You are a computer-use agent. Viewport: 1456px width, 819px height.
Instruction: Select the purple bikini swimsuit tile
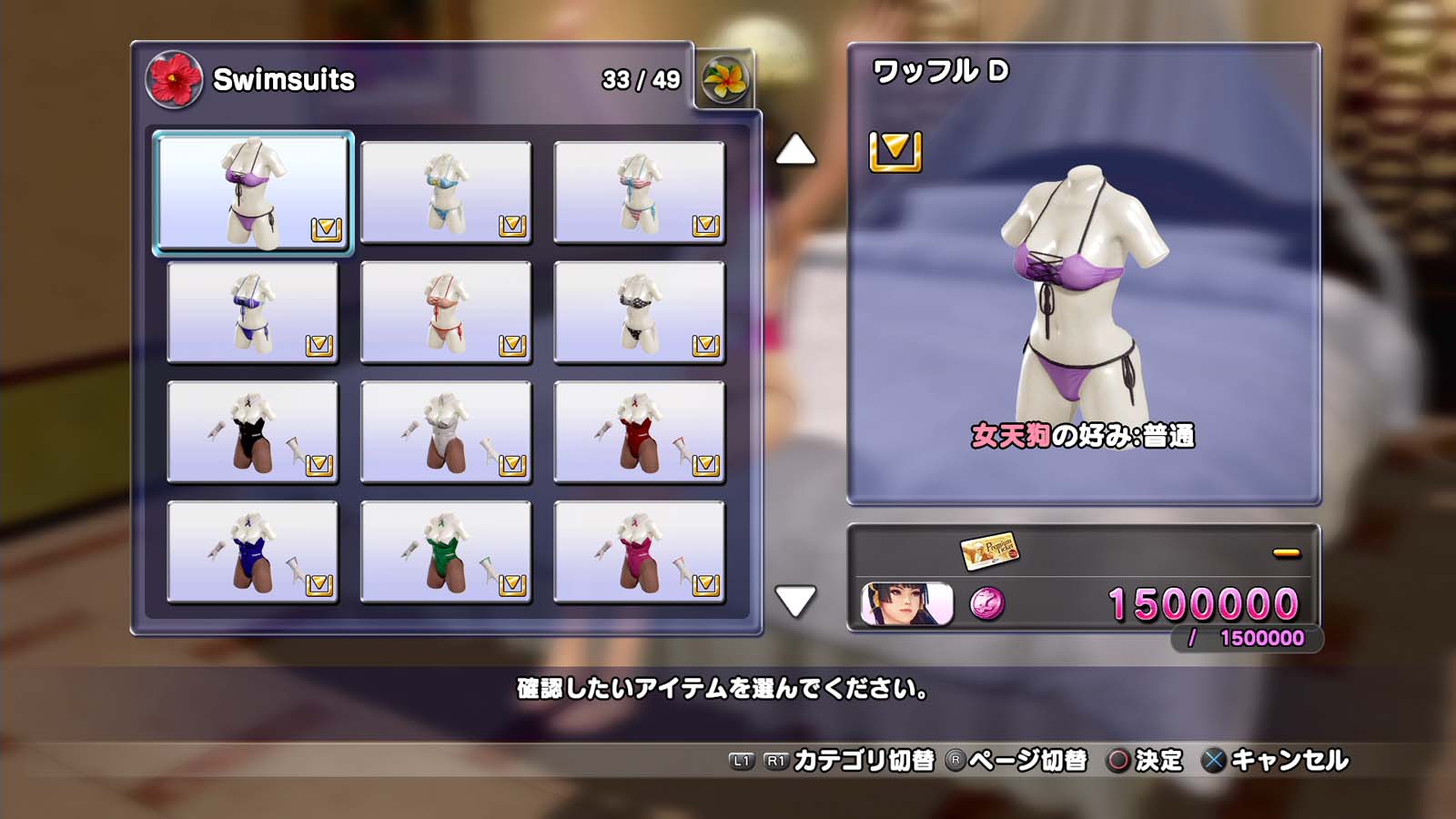tap(253, 192)
